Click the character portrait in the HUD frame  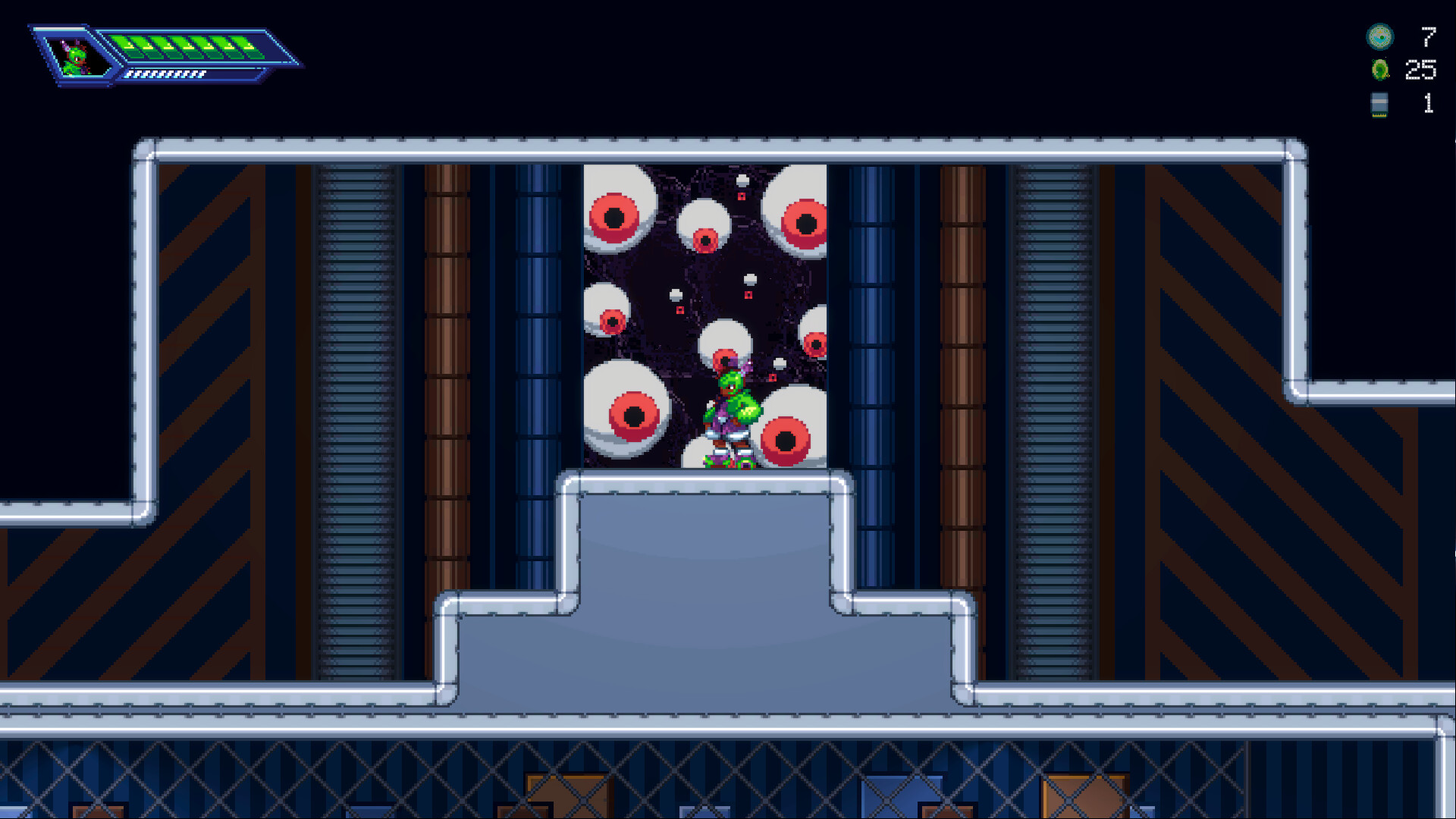pyautogui.click(x=76, y=57)
